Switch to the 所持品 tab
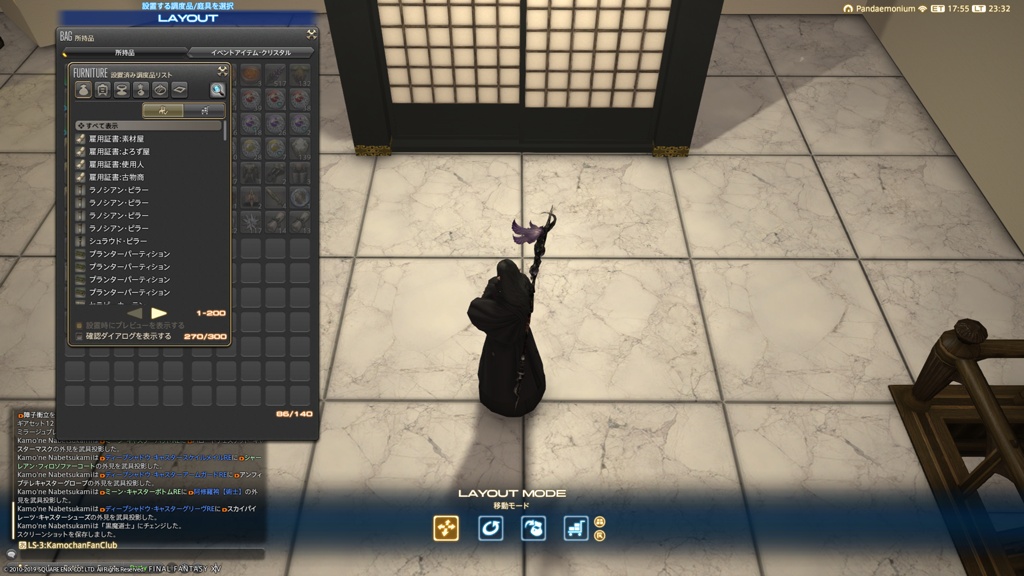Screen dimensions: 1024x576 click(x=125, y=52)
